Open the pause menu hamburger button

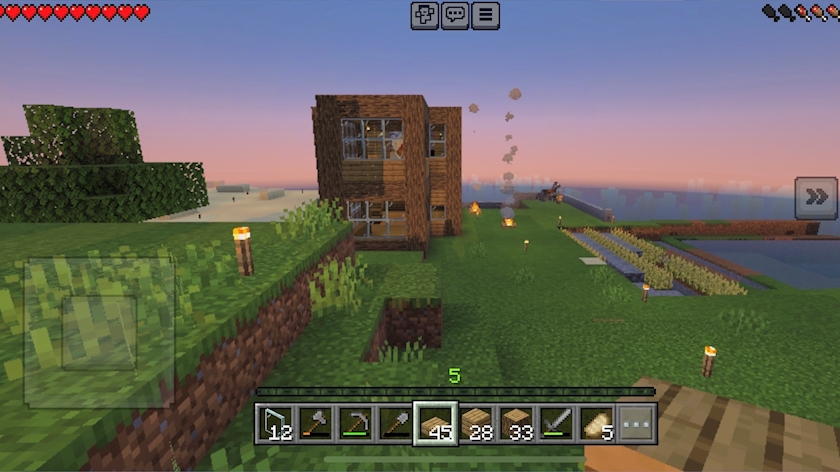(x=485, y=15)
